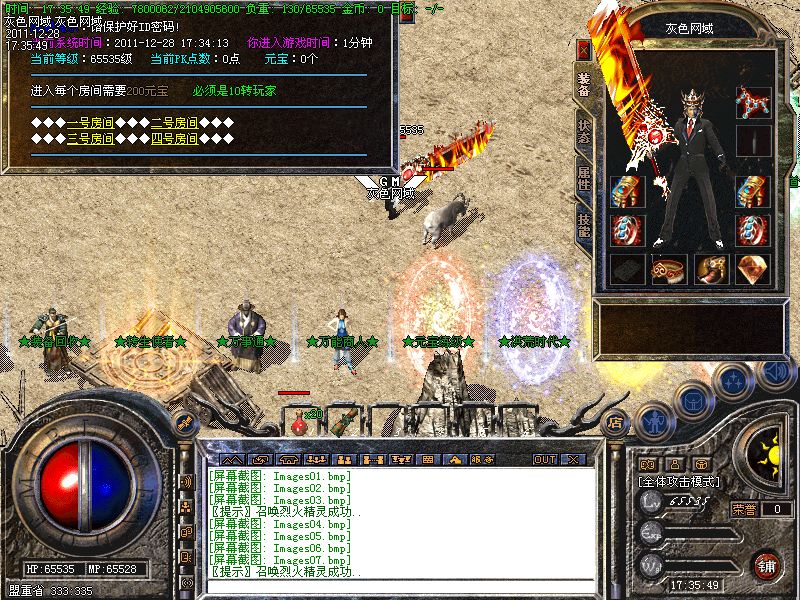Choose the red belt equipment slot
The height and width of the screenshot is (600, 800).
(x=668, y=268)
